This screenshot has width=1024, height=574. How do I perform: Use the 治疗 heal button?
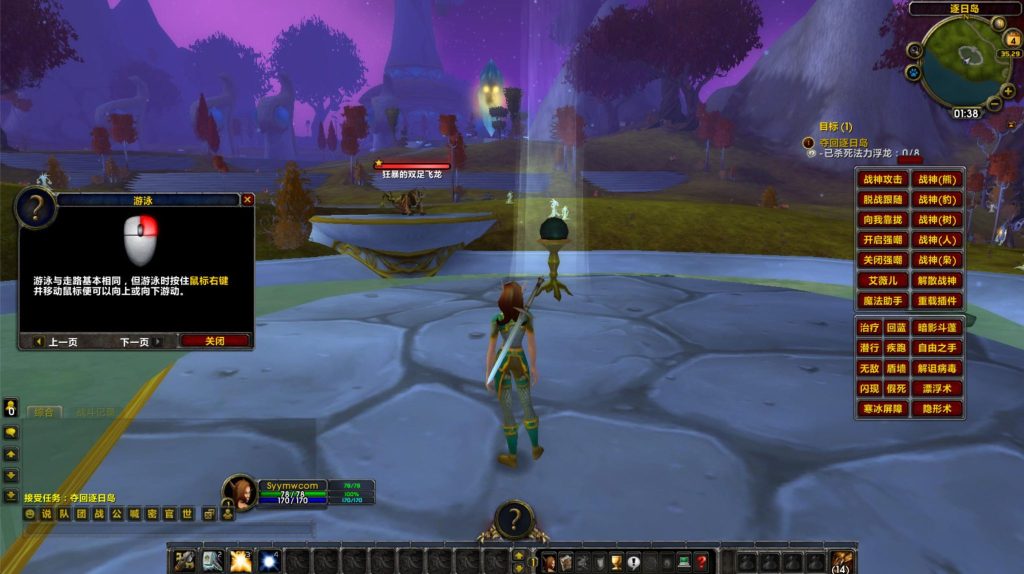click(869, 328)
